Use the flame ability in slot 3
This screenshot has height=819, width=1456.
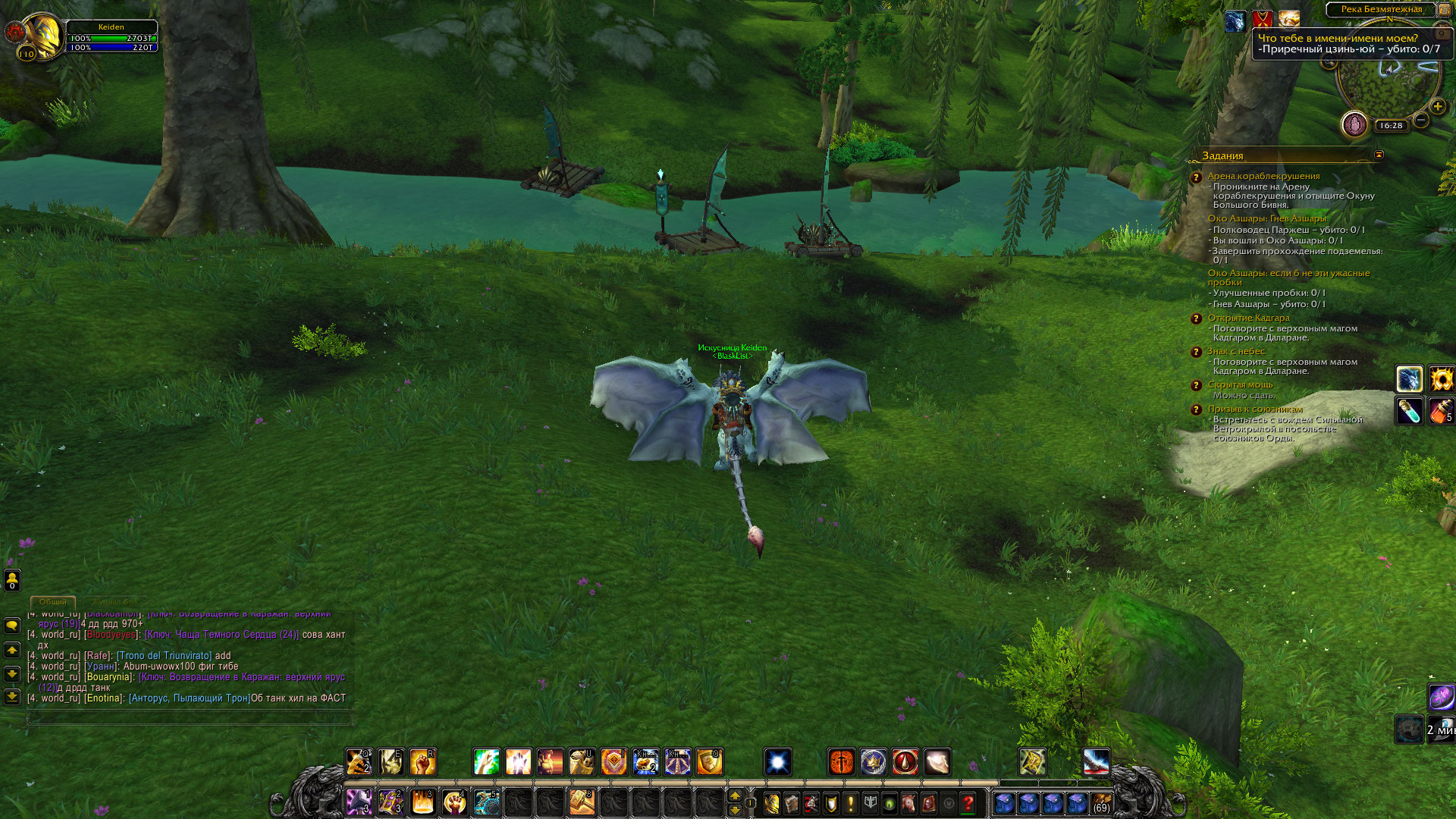pos(422,802)
